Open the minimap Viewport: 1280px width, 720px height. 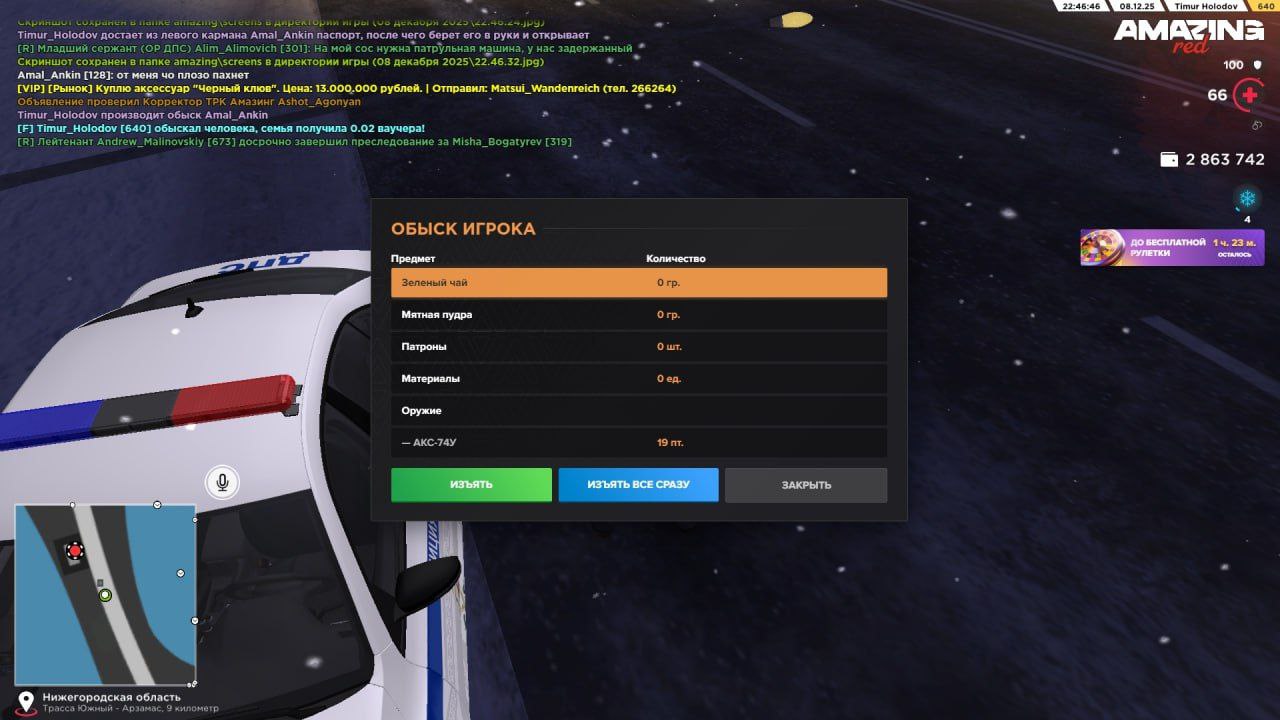click(x=105, y=594)
